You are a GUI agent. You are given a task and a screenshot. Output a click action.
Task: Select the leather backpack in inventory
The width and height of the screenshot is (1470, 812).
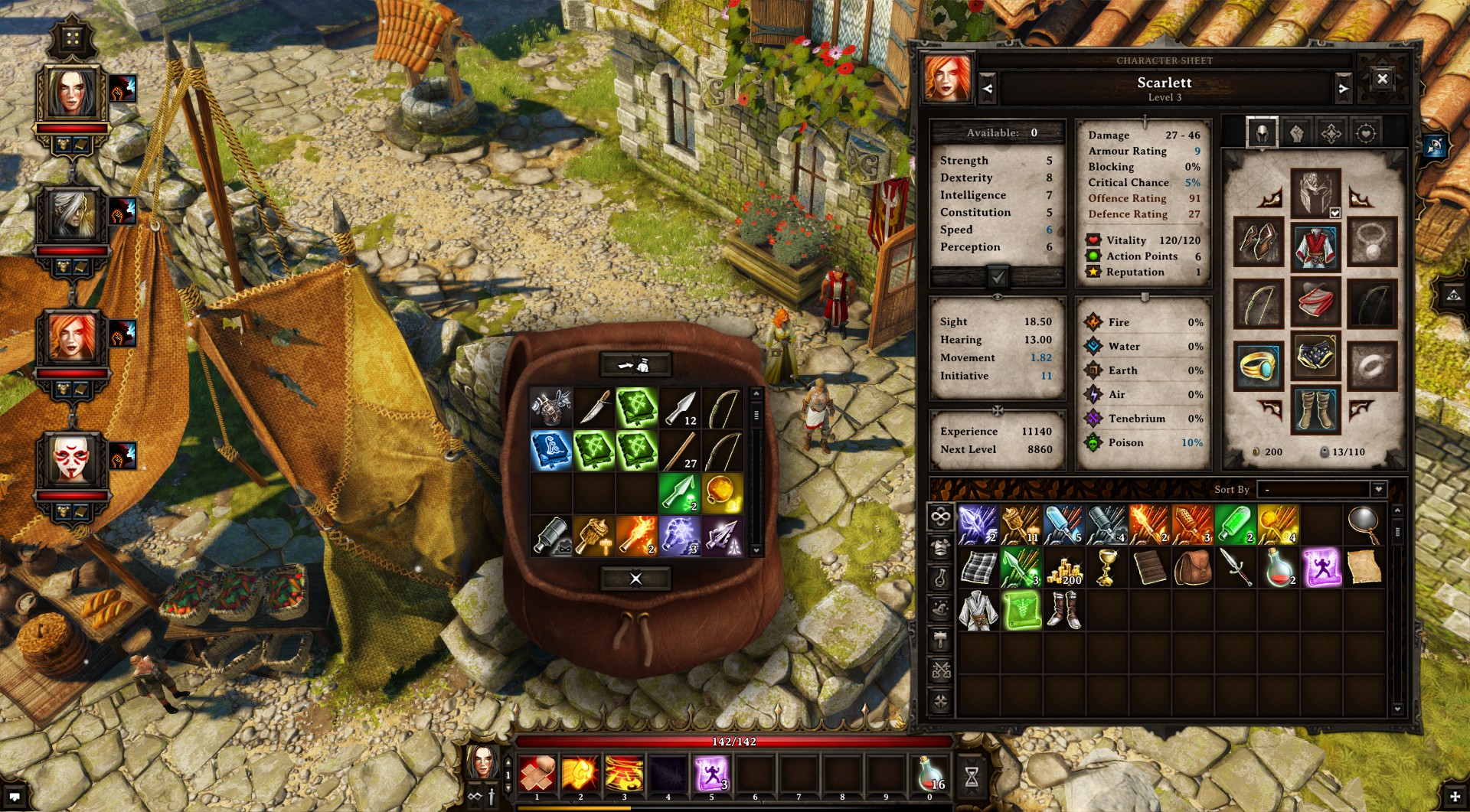click(x=1192, y=569)
